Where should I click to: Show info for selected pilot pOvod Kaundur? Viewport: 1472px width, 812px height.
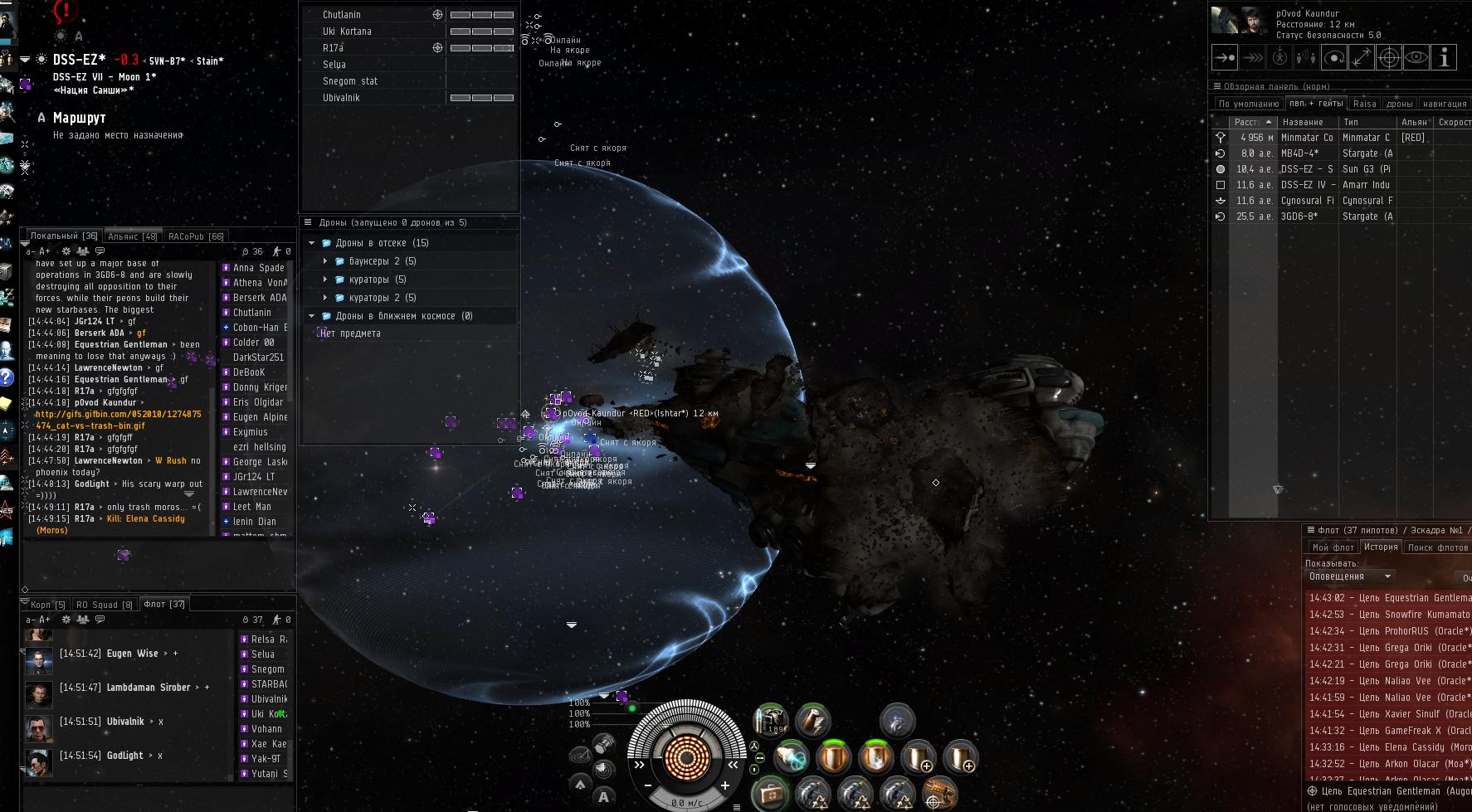point(1444,58)
